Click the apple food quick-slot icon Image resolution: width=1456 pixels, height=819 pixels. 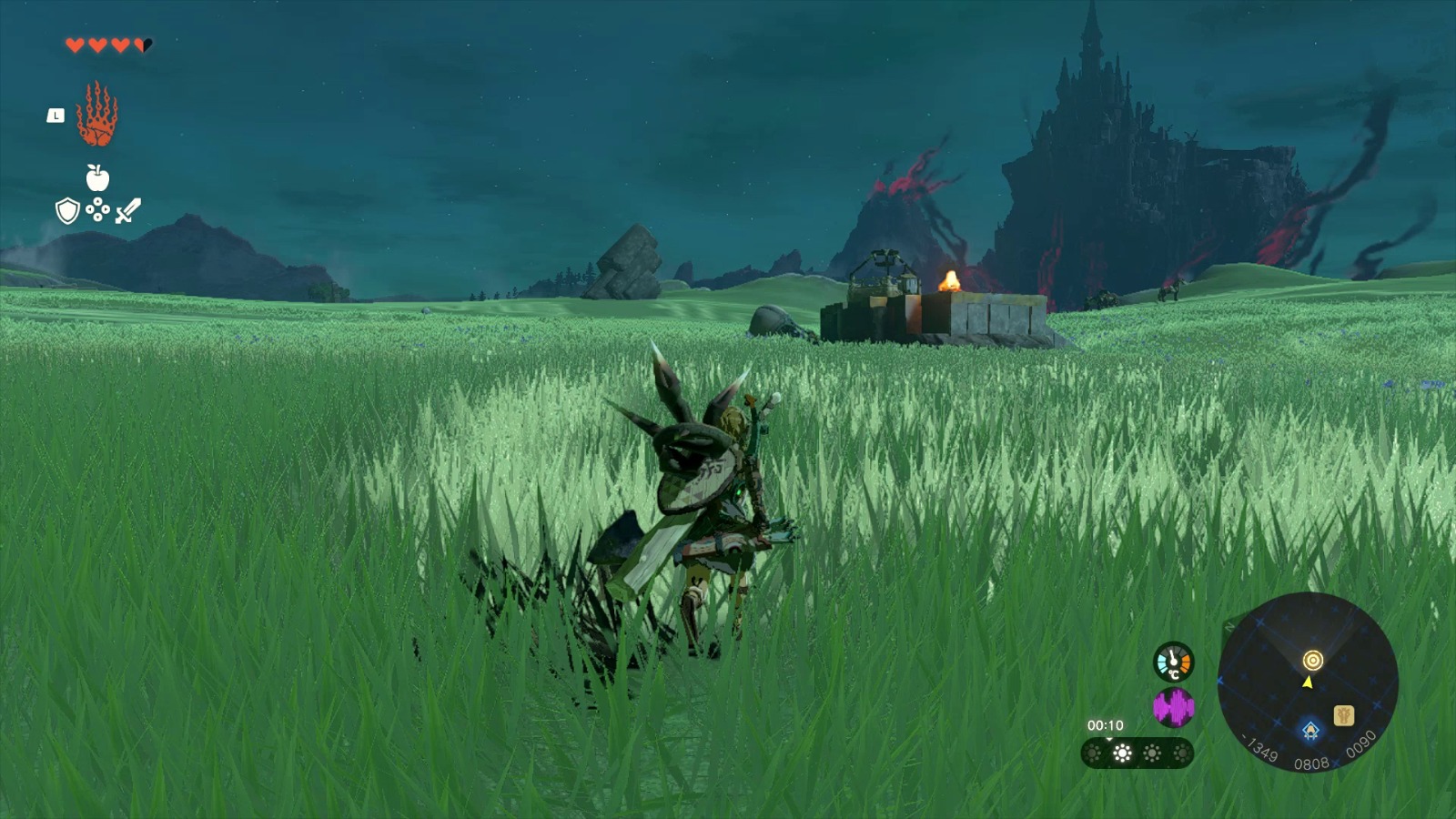pyautogui.click(x=97, y=178)
